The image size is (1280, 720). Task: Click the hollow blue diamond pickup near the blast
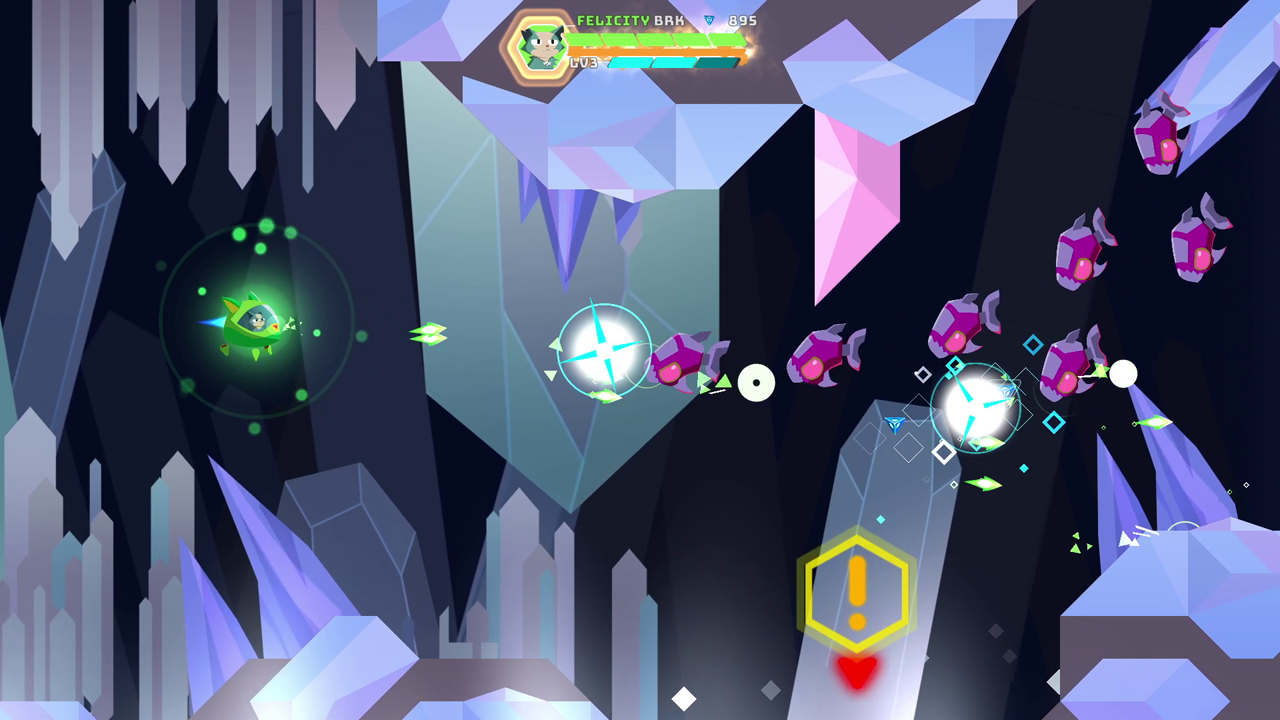click(1034, 345)
